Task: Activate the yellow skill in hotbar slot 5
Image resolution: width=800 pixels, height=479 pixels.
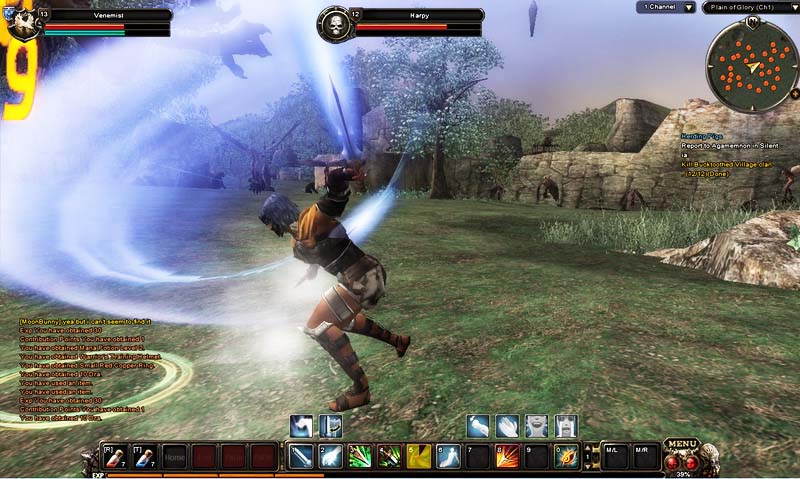Action: (419, 457)
